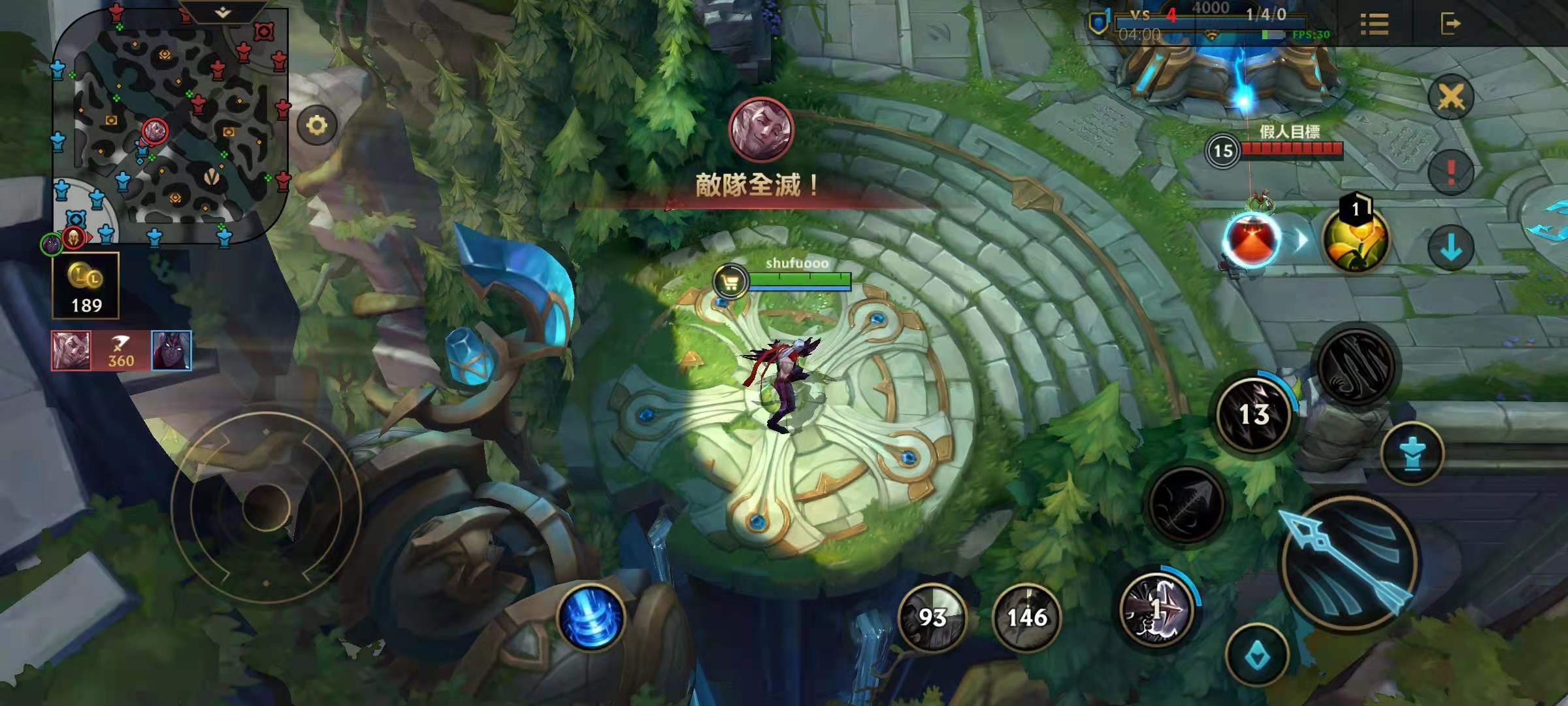
Task: Open the scoreboard list icon
Action: point(1374,24)
